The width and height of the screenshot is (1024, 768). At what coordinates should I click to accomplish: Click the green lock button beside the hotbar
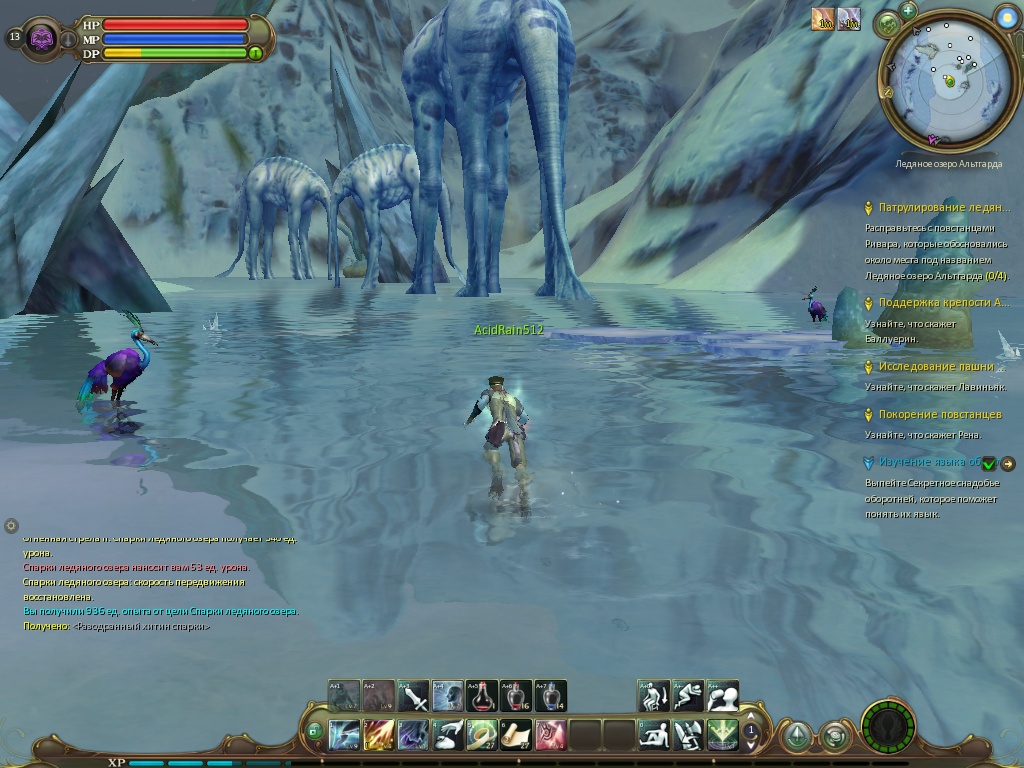314,732
